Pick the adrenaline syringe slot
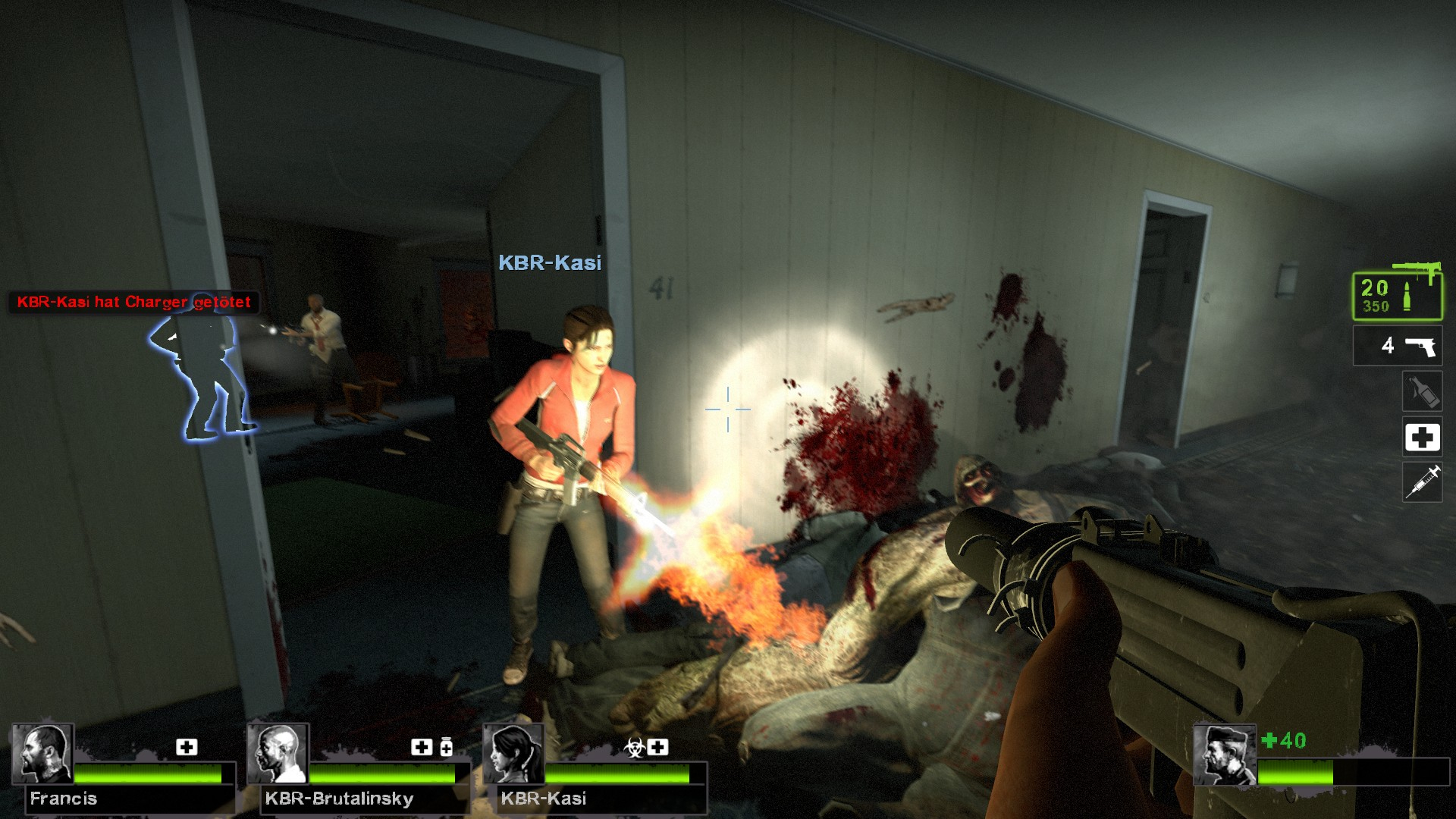The width and height of the screenshot is (1456, 819). click(x=1422, y=482)
